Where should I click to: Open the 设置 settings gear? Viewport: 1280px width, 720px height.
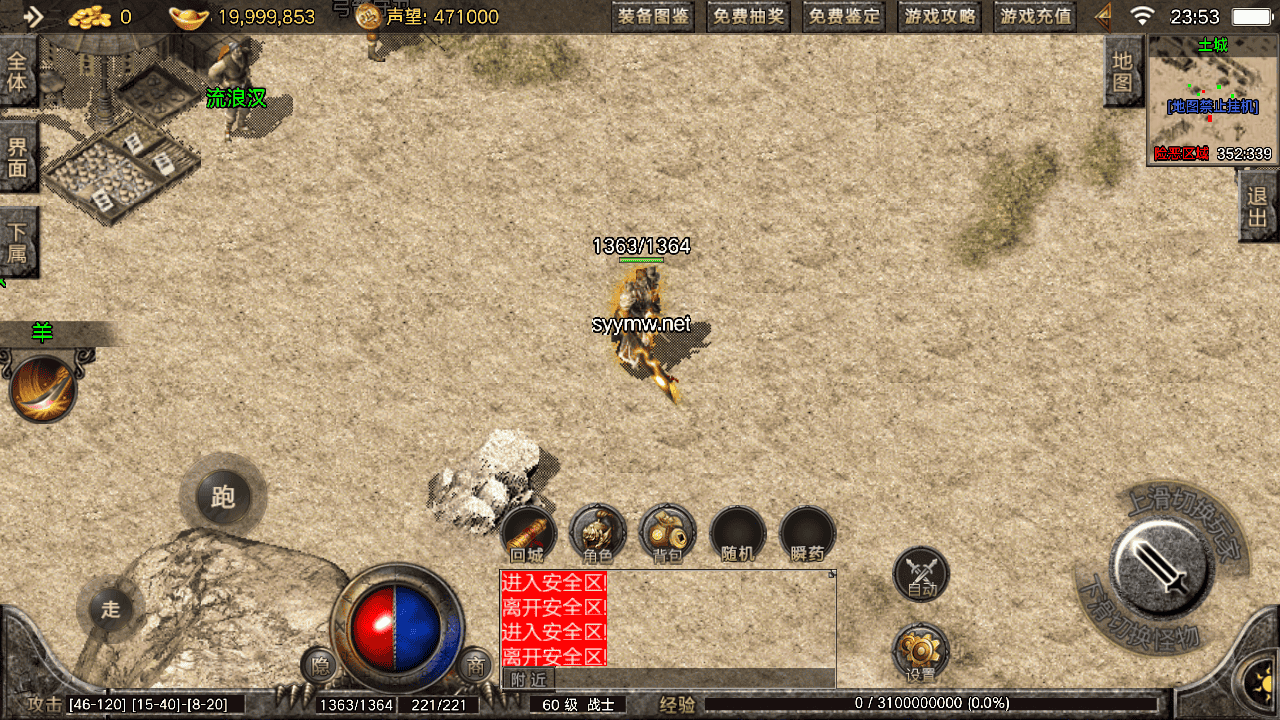point(920,654)
